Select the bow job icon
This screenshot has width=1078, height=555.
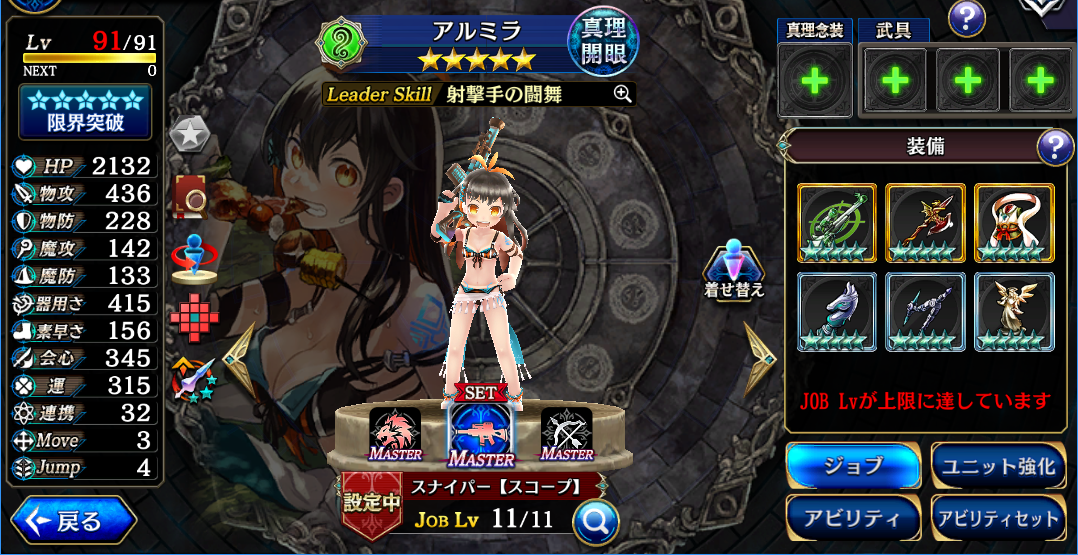[x=567, y=432]
